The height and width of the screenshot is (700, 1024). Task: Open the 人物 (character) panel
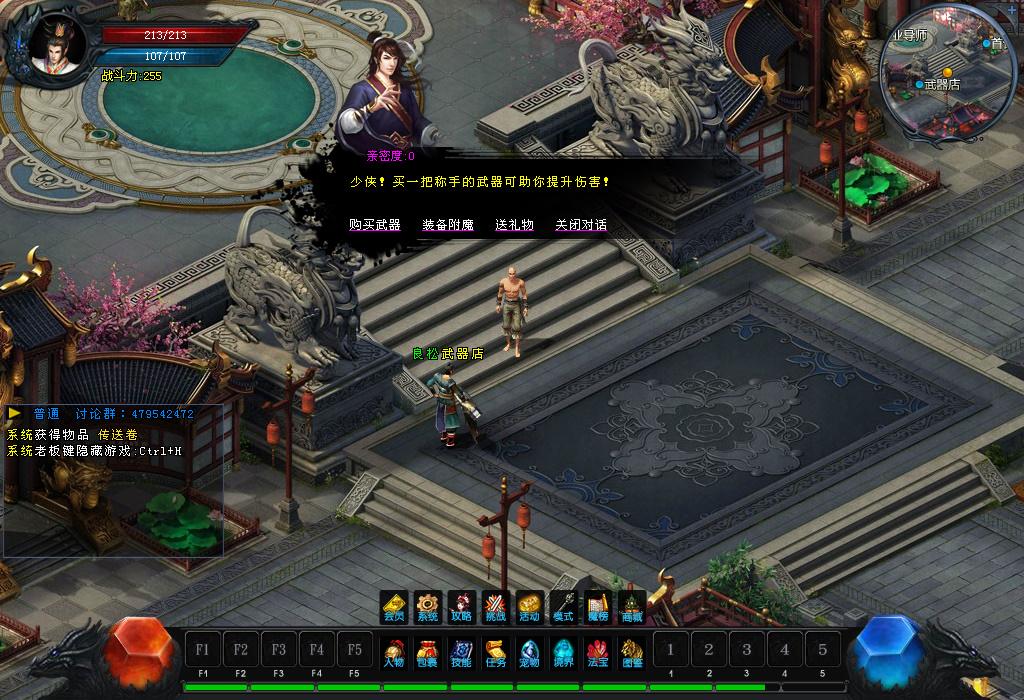click(x=394, y=652)
